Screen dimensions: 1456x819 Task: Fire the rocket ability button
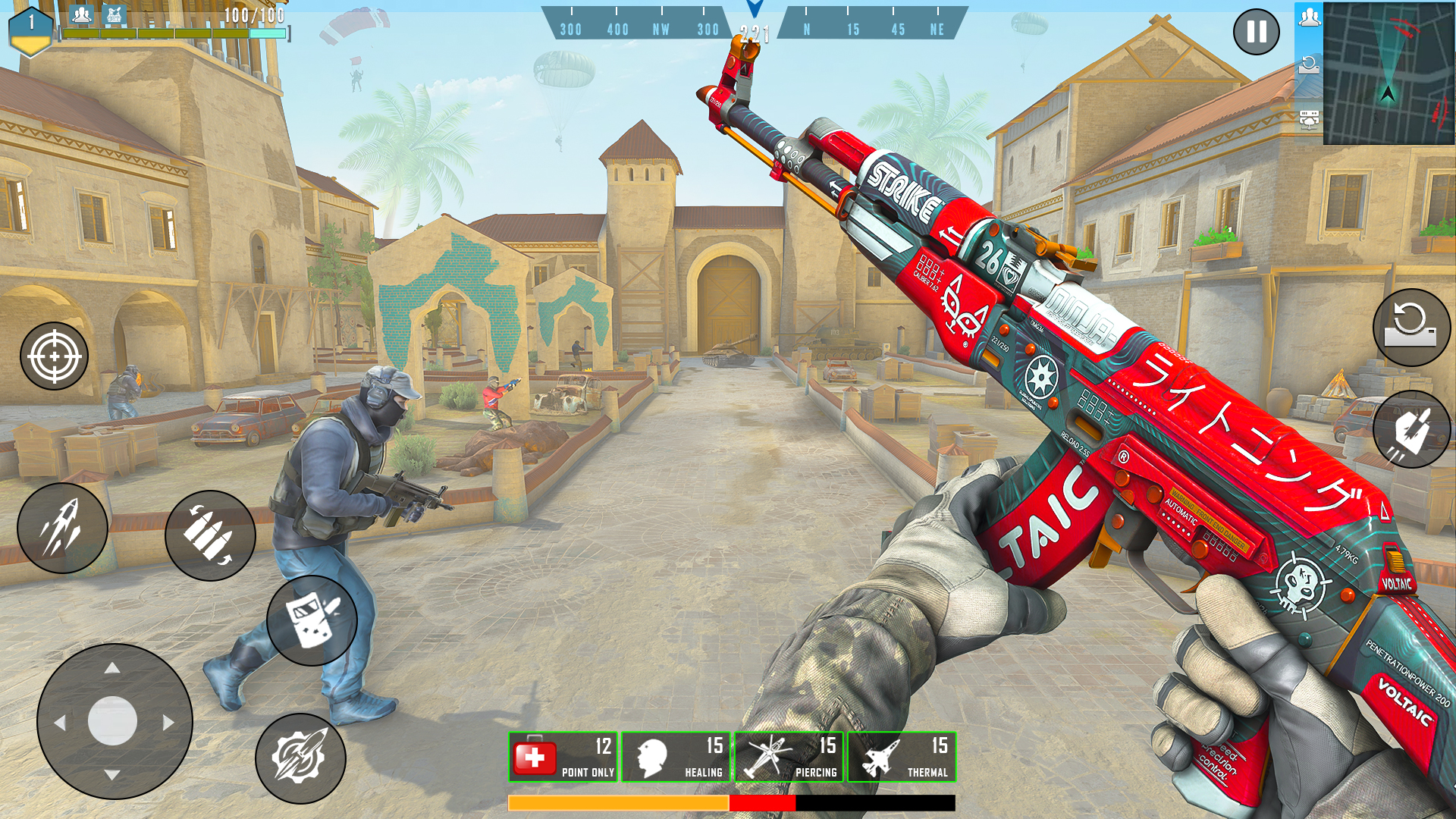click(62, 528)
